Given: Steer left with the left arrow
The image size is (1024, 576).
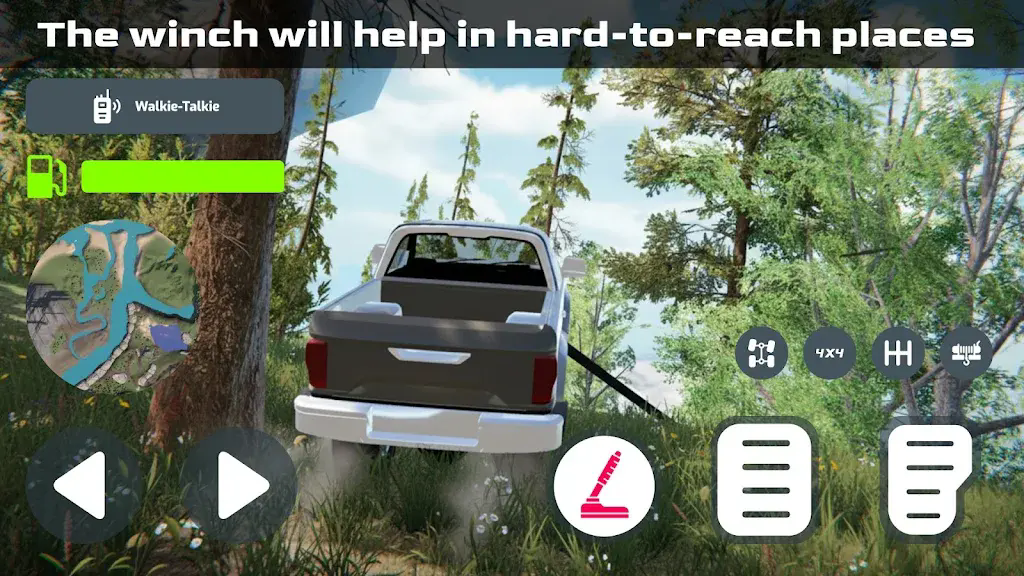Looking at the screenshot, I should (x=83, y=485).
